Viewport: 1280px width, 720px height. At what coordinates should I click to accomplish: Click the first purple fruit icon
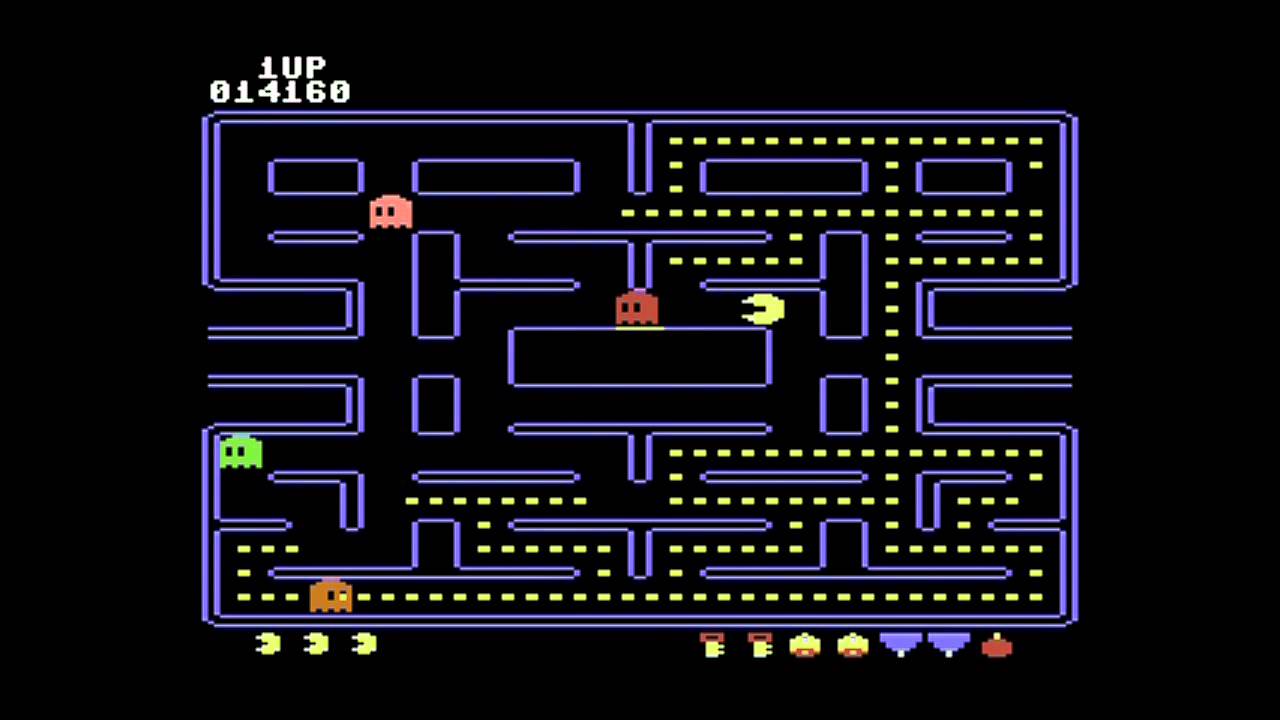click(x=900, y=645)
